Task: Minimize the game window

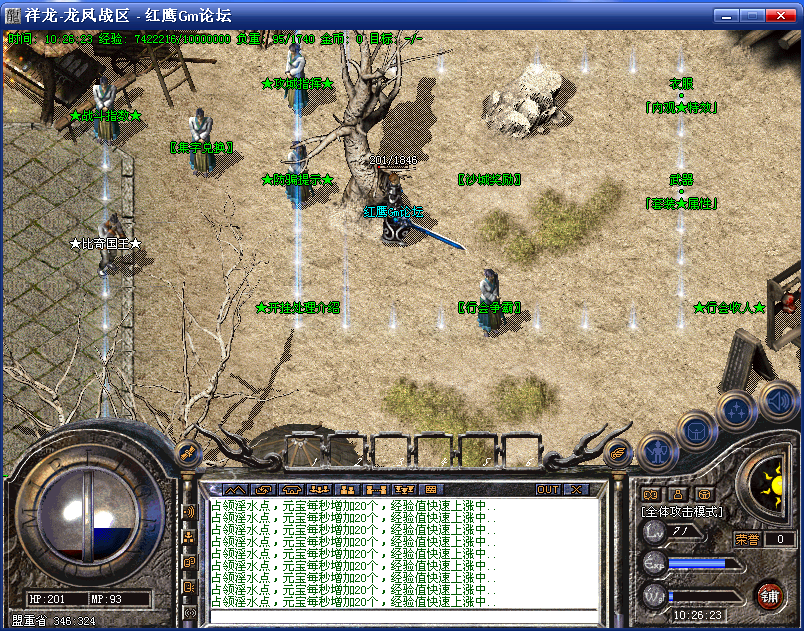Action: 725,15
